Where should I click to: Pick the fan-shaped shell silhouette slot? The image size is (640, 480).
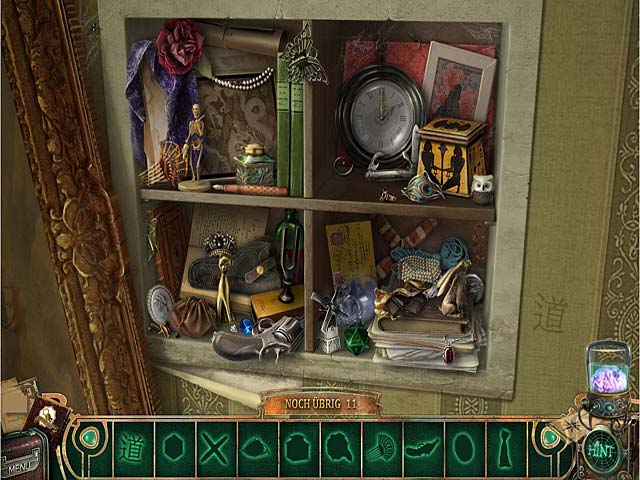point(381,447)
